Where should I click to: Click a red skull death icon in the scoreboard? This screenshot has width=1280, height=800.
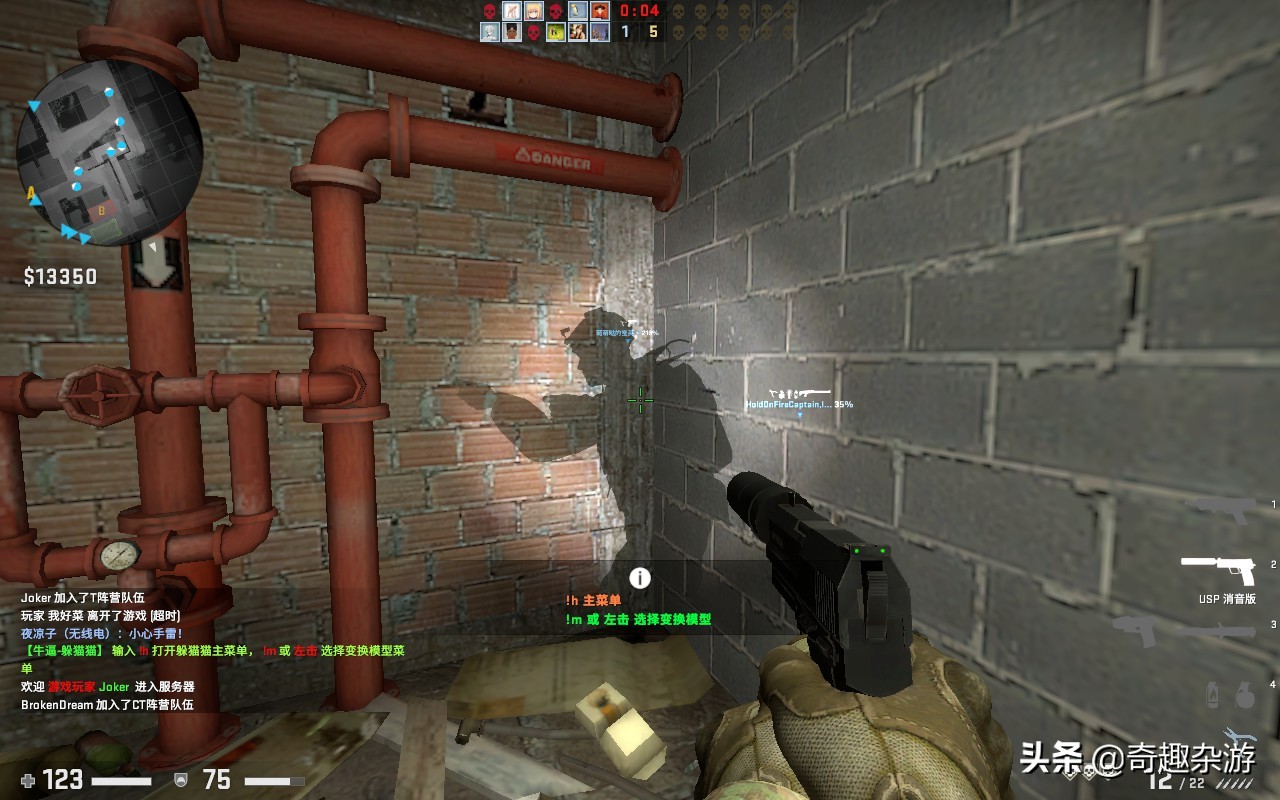489,11
